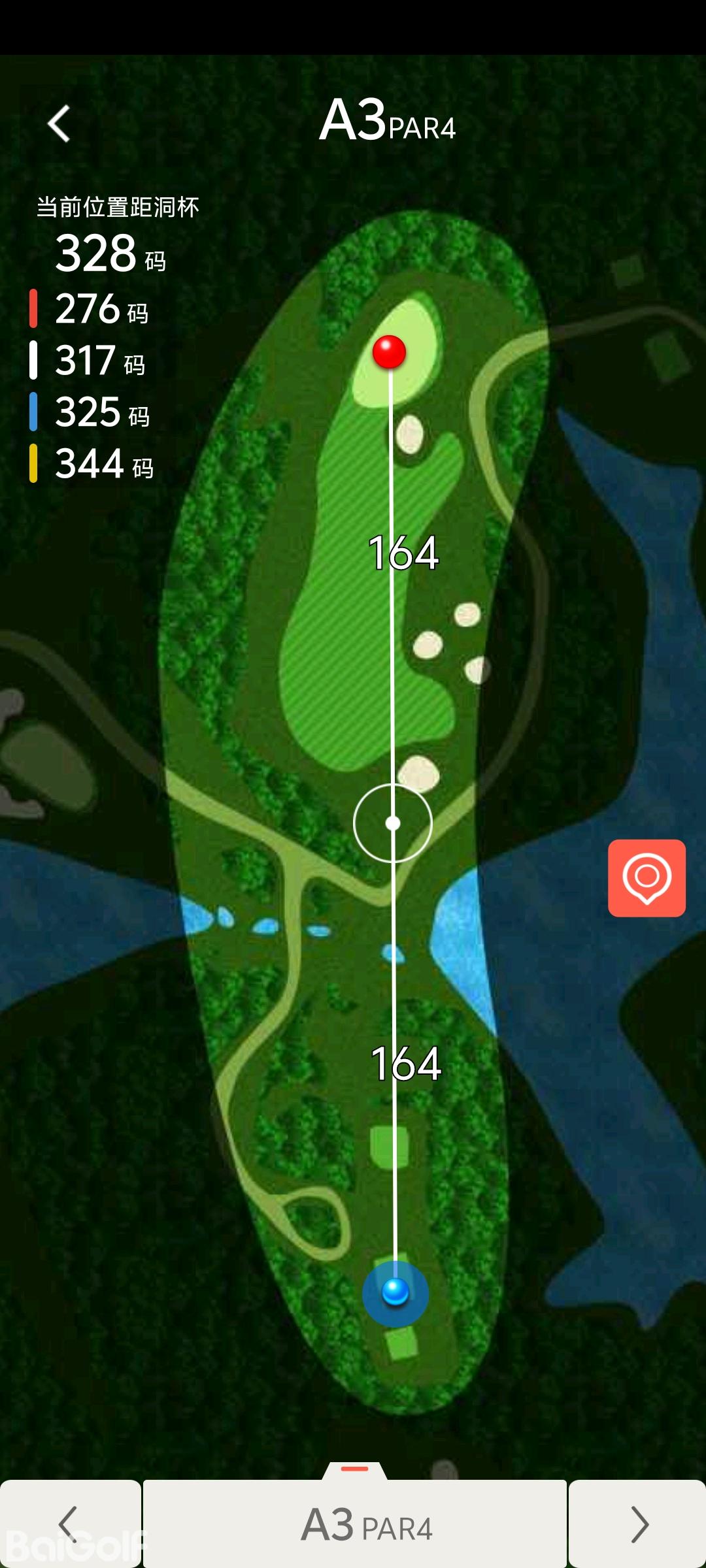
Task: Expand the red pull-up handle tab
Action: point(355,1469)
